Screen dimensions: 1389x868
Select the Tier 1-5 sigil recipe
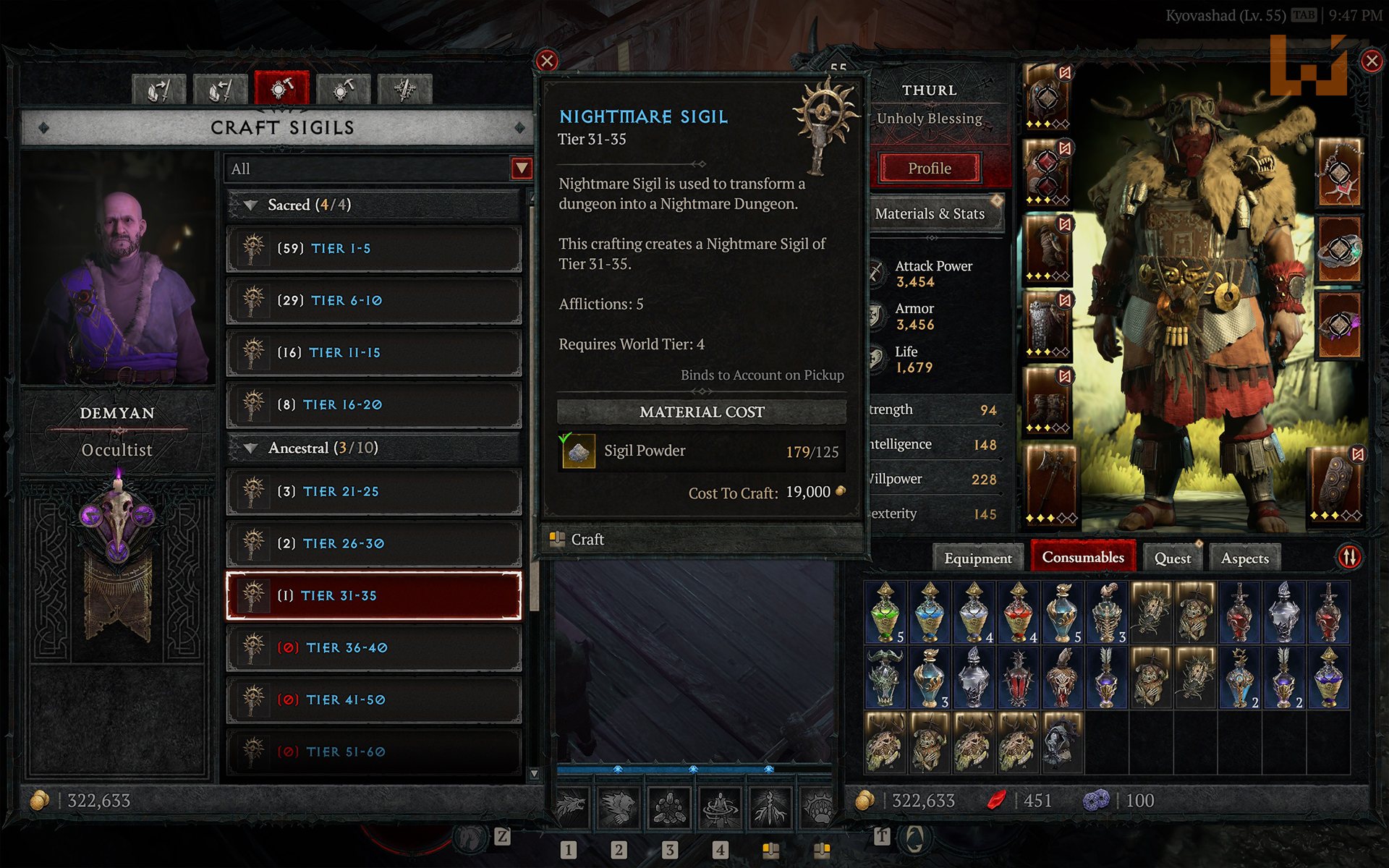pyautogui.click(x=373, y=249)
